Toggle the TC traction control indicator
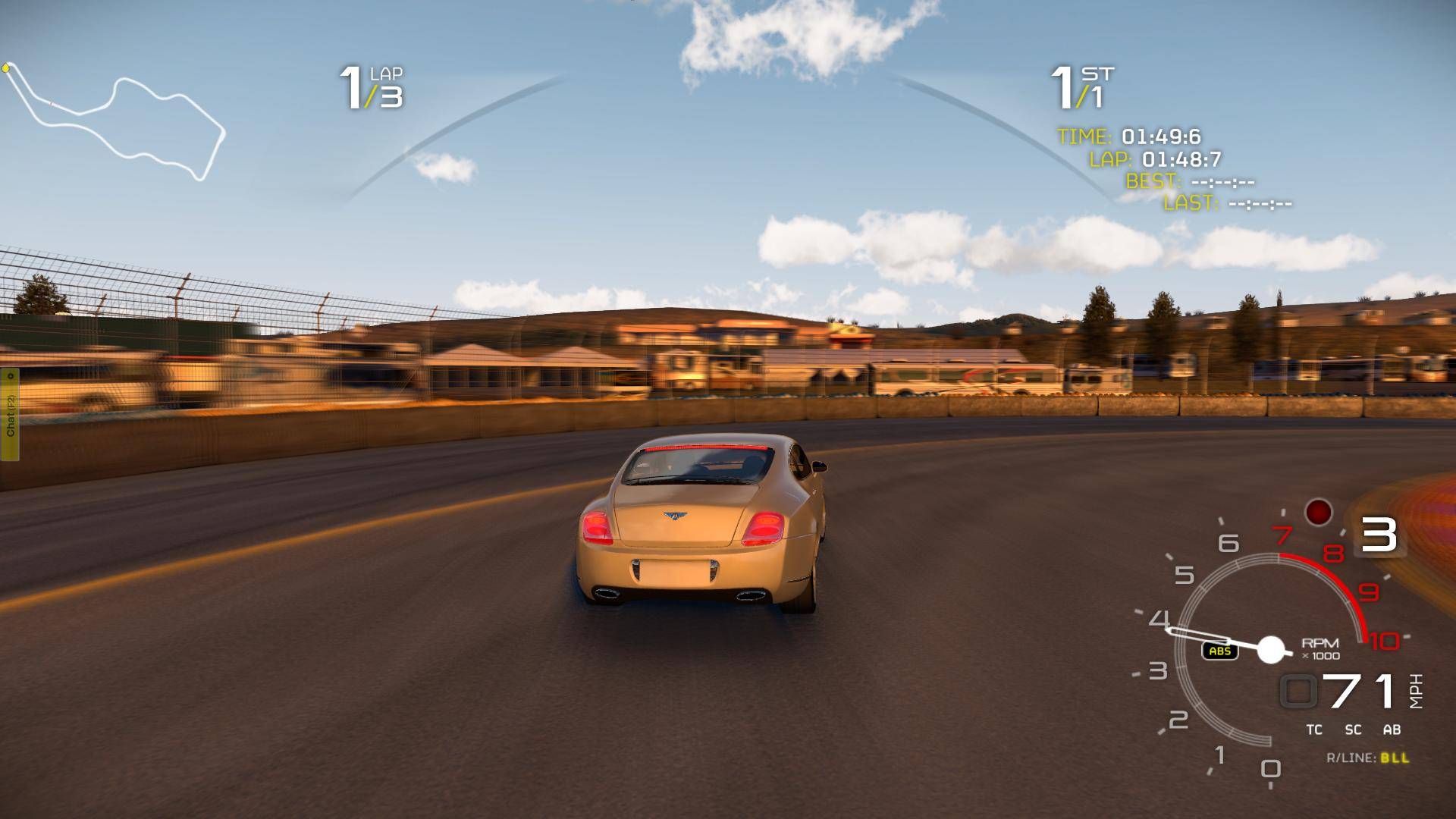Viewport: 1456px width, 819px height. tap(1314, 730)
